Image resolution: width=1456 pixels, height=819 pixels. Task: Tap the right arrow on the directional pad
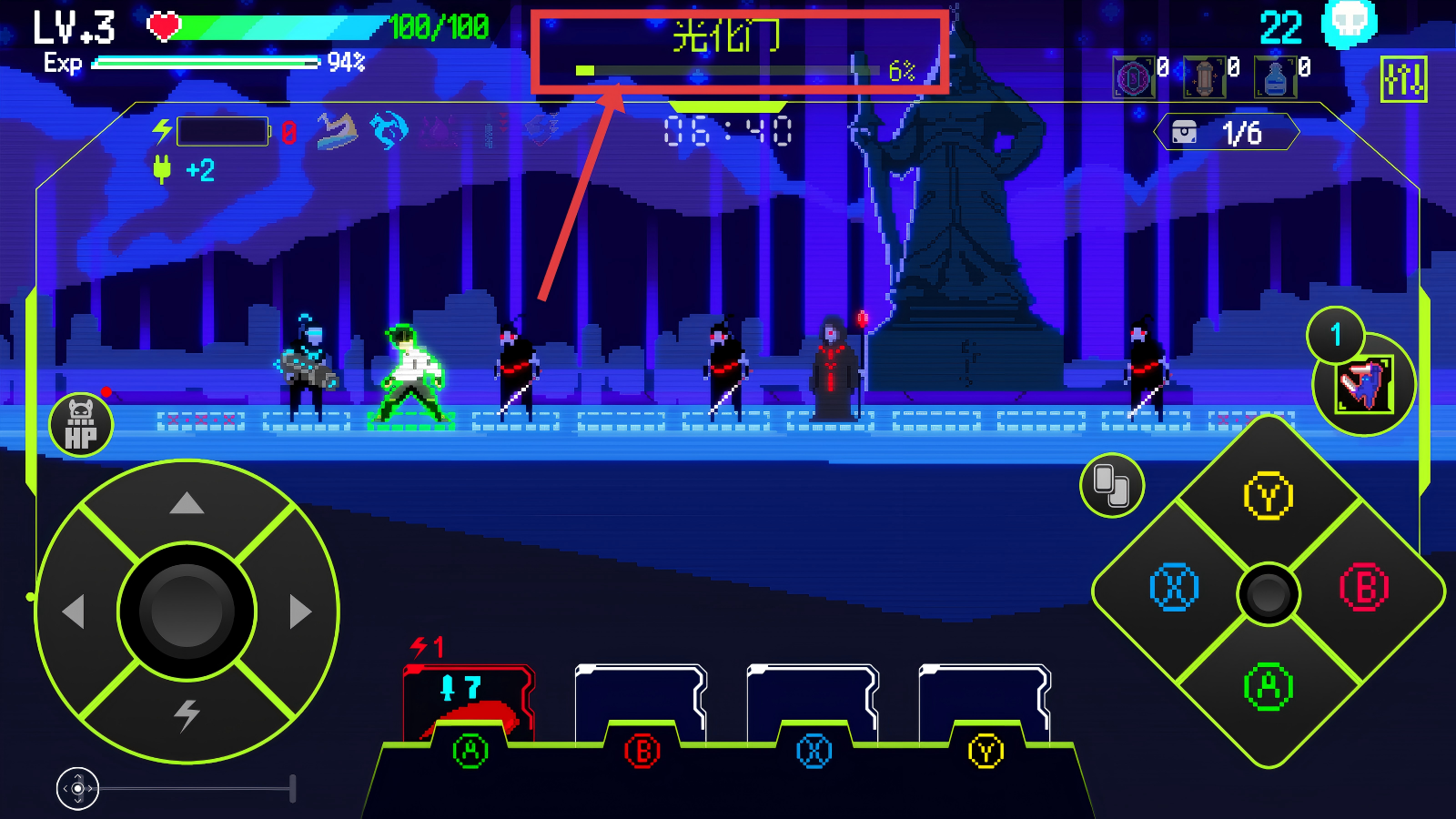[x=299, y=612]
